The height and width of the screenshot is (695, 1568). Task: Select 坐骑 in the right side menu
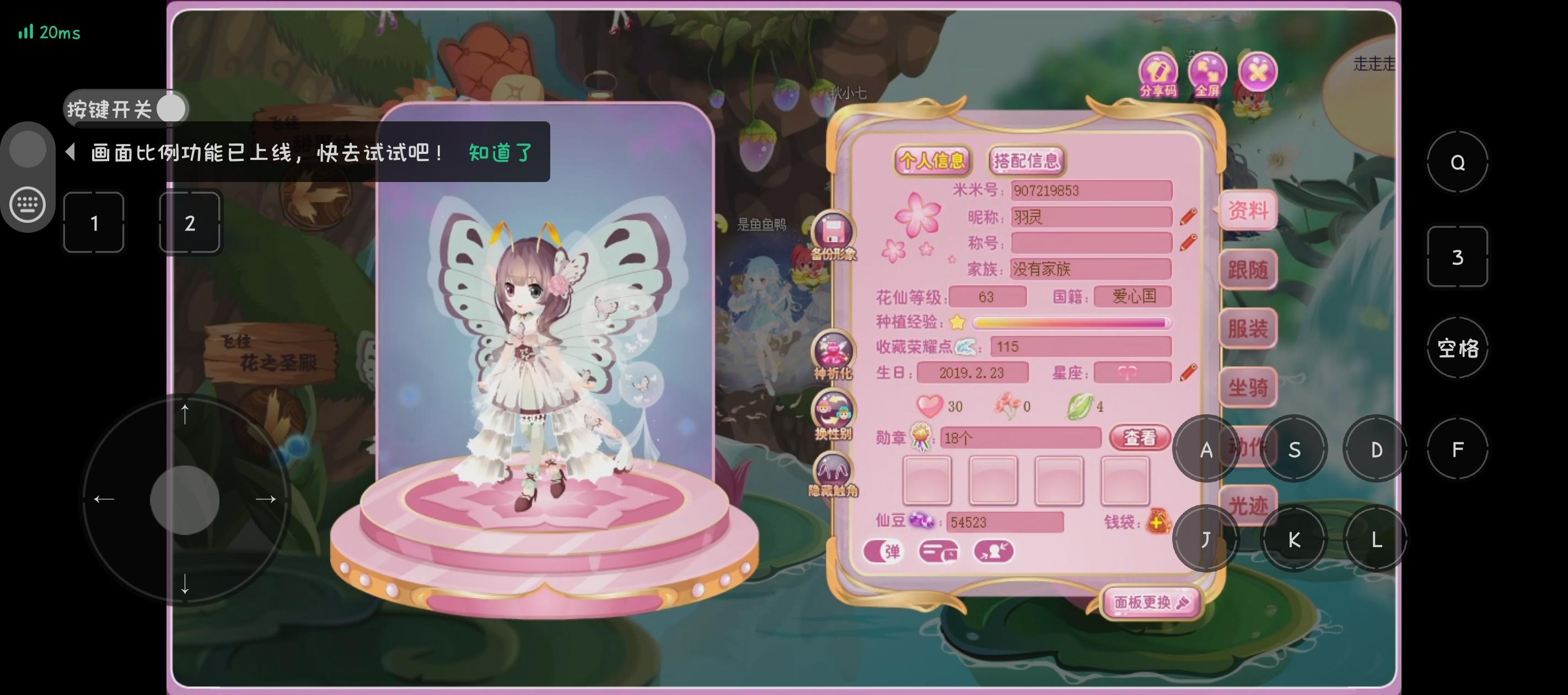point(1248,387)
